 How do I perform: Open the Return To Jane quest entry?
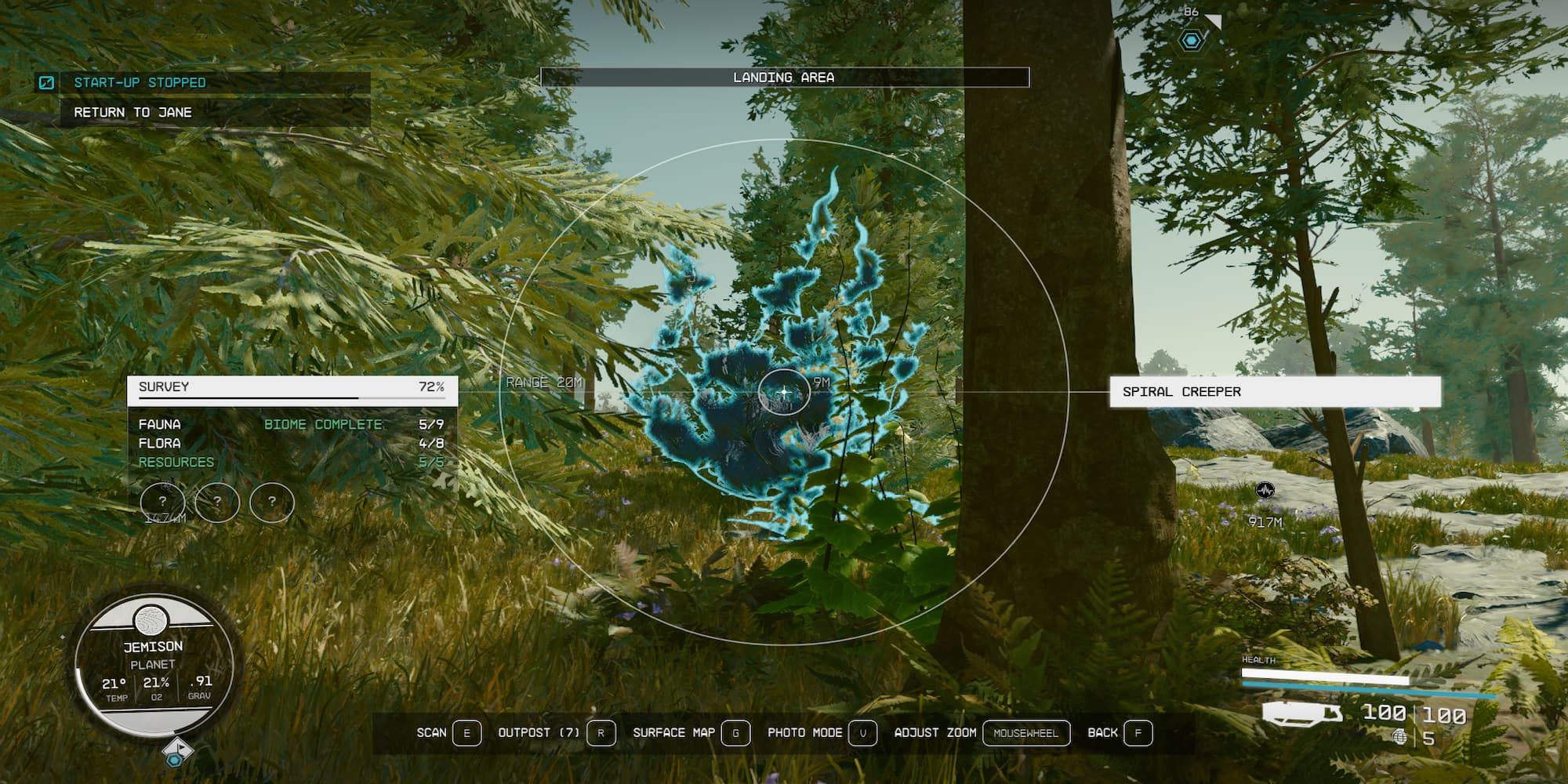(133, 112)
